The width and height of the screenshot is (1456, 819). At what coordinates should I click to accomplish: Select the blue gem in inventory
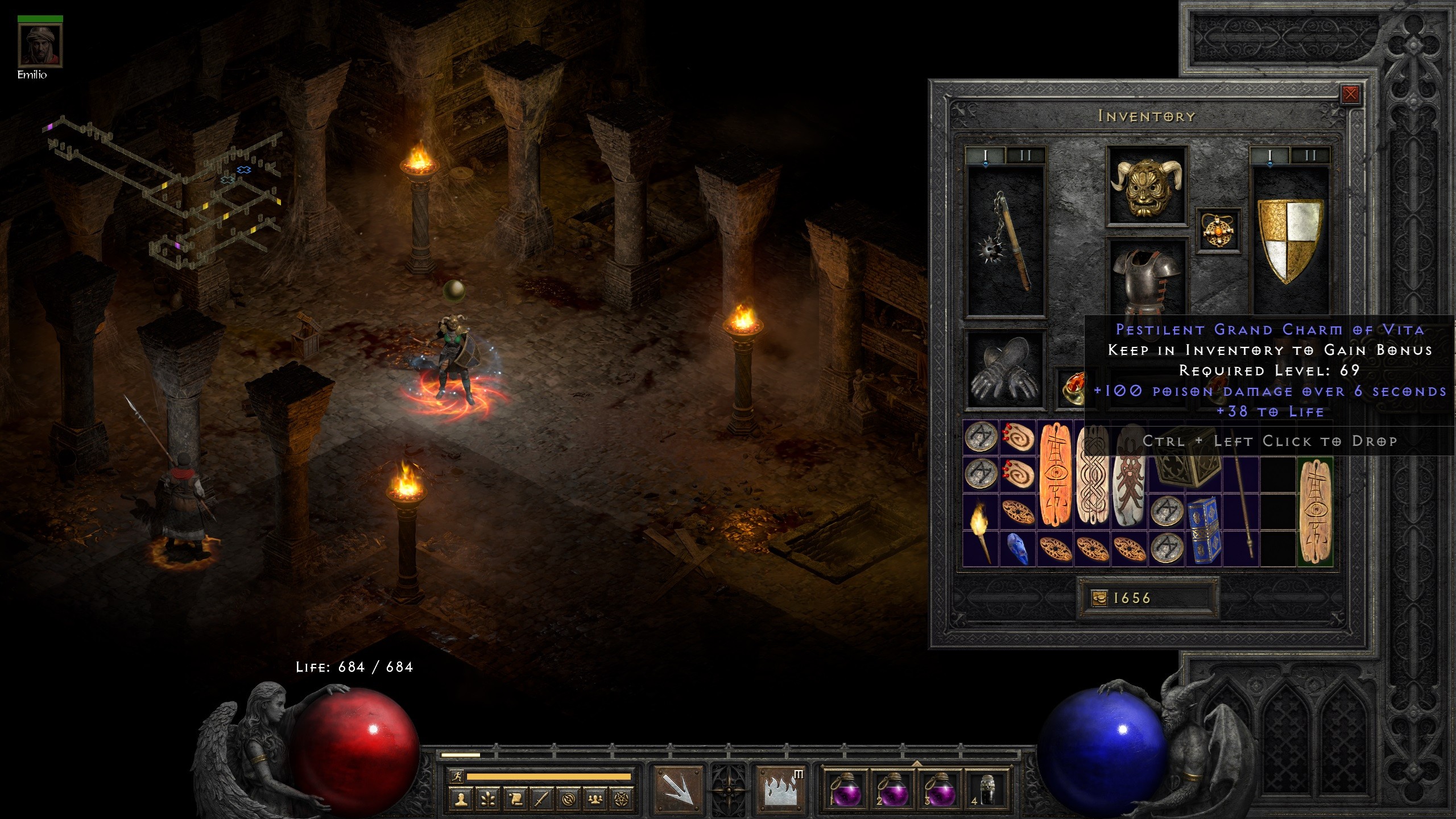1017,549
